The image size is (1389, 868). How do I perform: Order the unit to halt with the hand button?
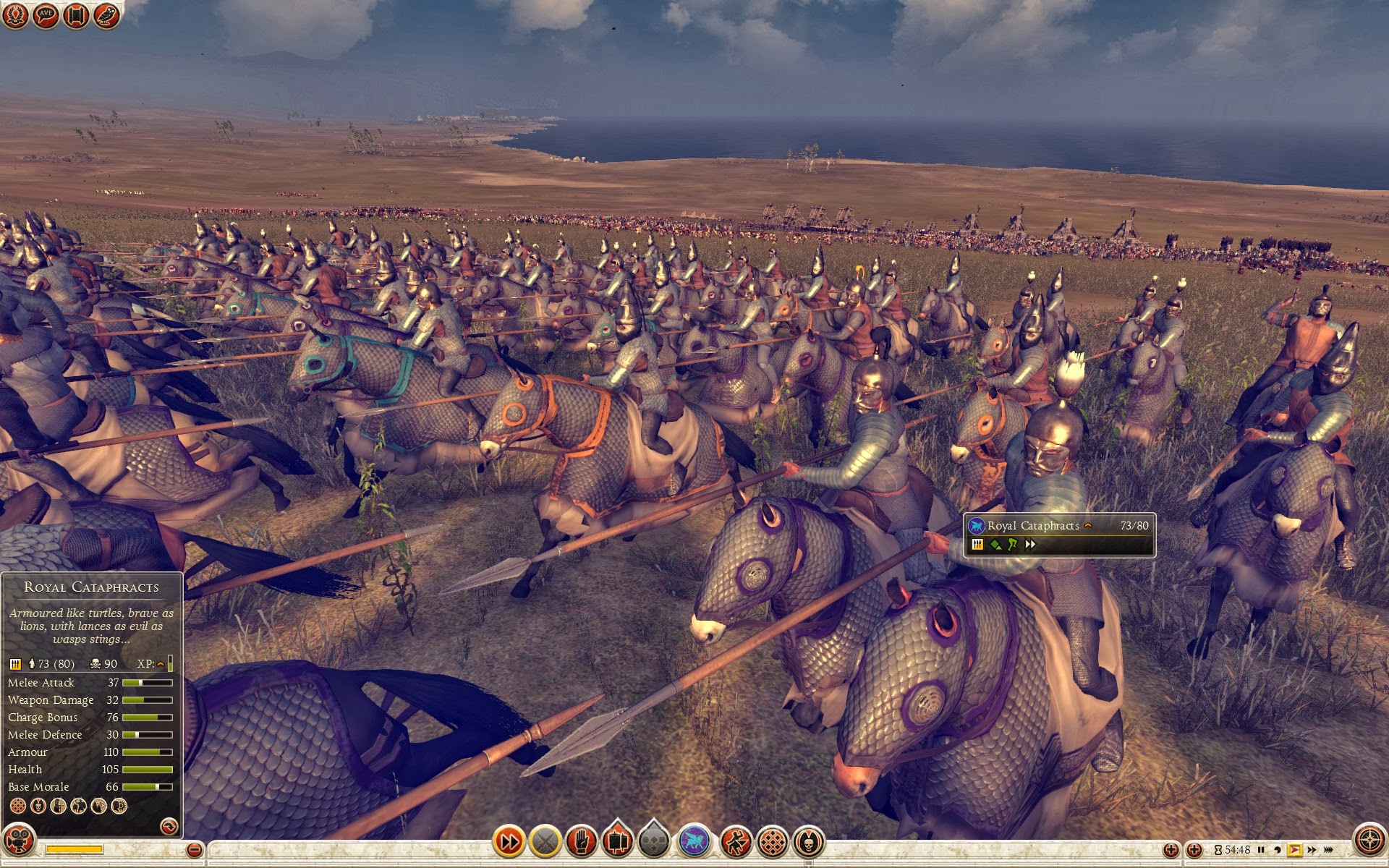coord(581,841)
